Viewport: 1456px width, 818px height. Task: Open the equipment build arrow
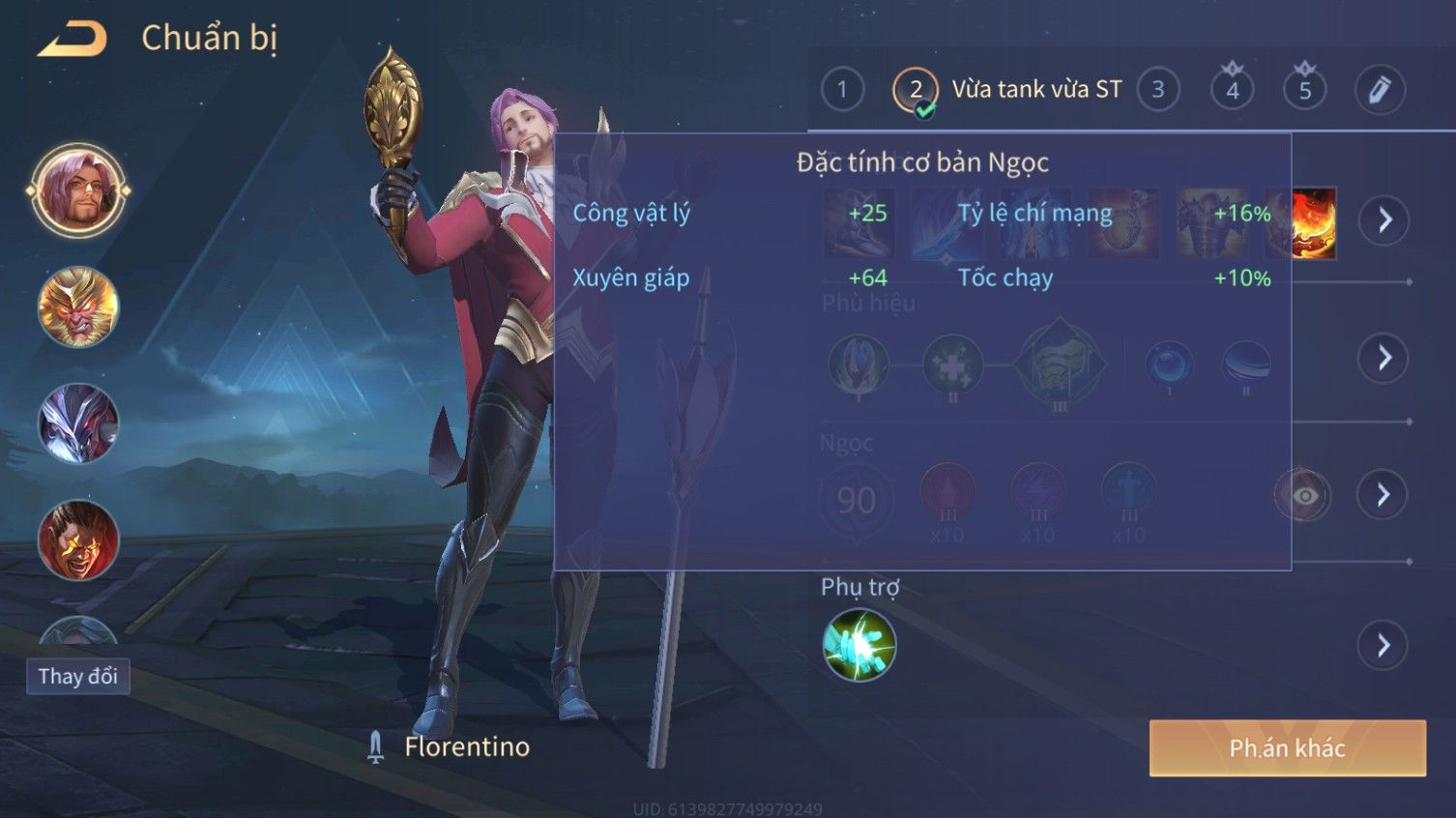1384,220
